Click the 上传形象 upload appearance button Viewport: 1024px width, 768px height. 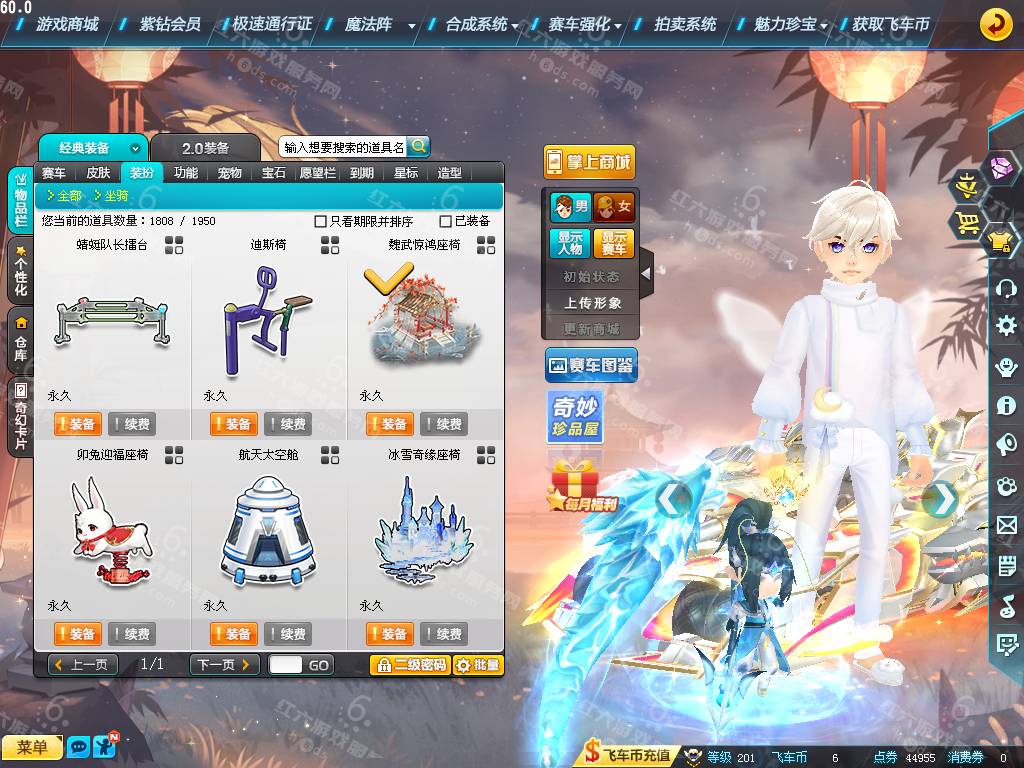(x=592, y=302)
